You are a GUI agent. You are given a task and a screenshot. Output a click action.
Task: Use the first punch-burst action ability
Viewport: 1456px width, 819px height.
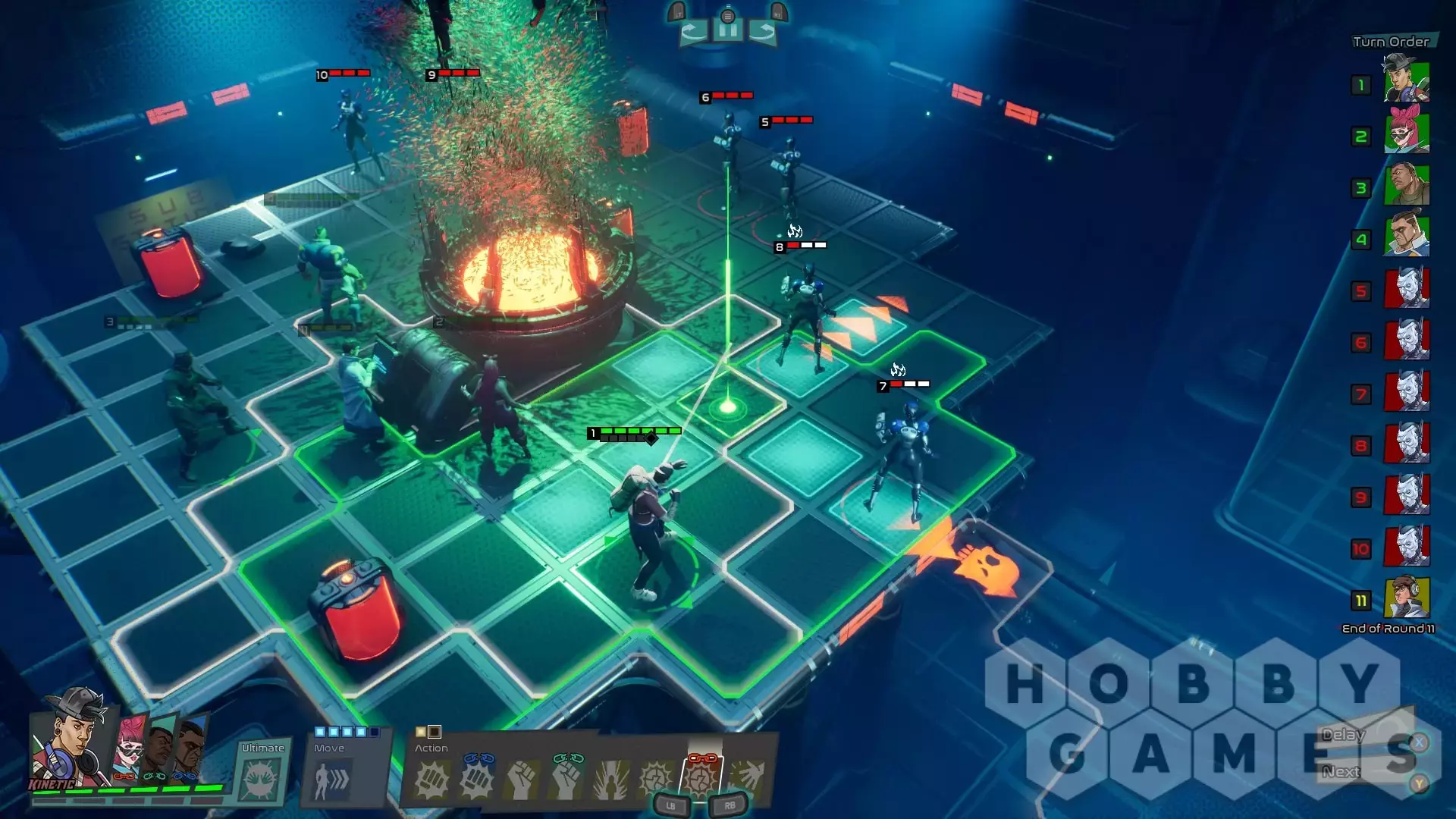(x=431, y=780)
